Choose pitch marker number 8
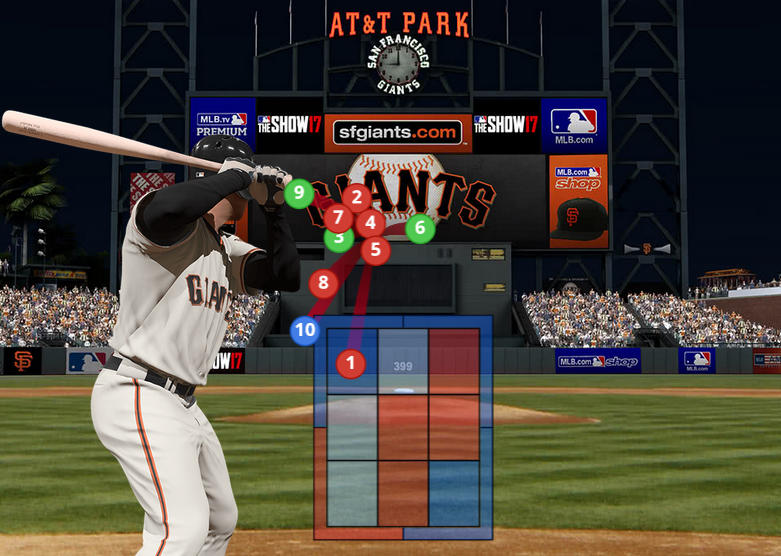781x556 pixels. (x=322, y=283)
